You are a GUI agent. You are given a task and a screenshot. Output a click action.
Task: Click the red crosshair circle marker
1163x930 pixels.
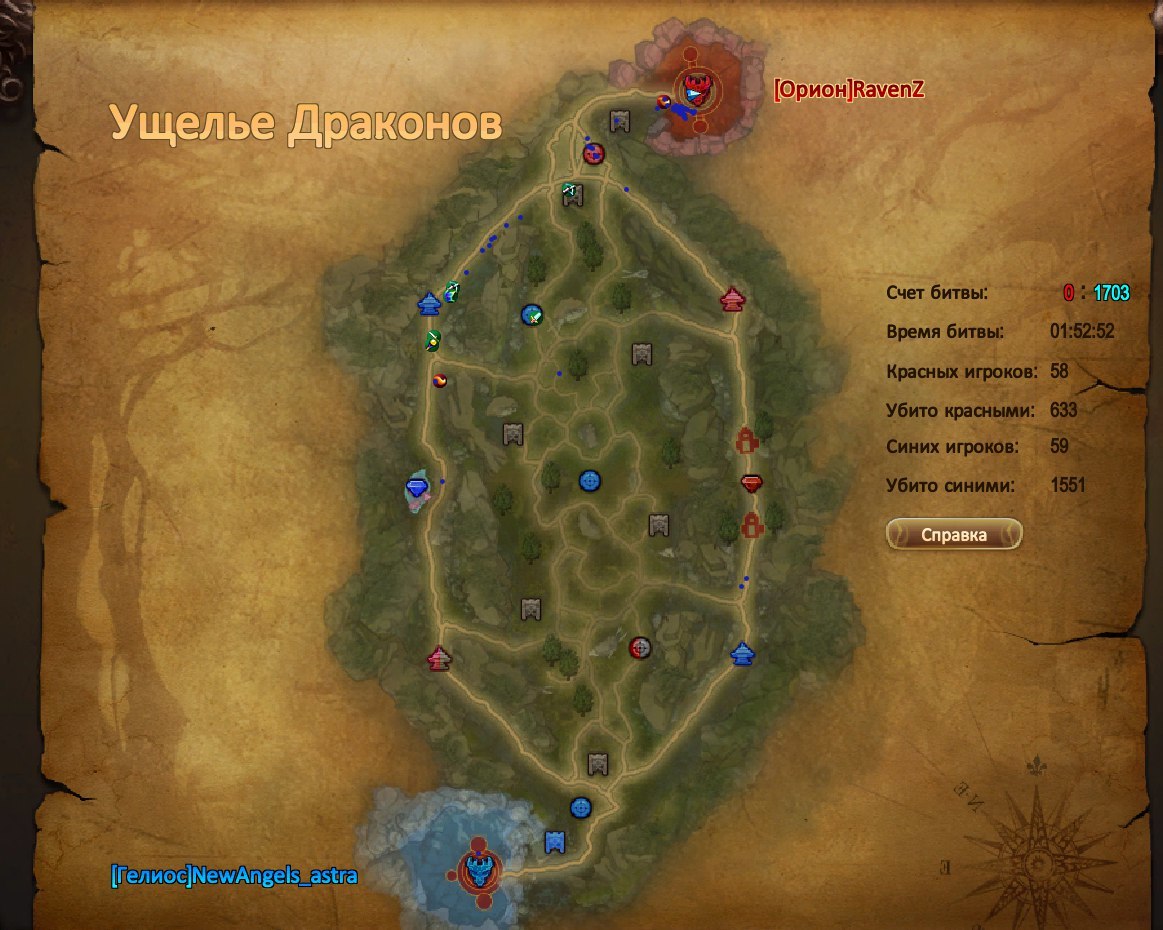[641, 648]
